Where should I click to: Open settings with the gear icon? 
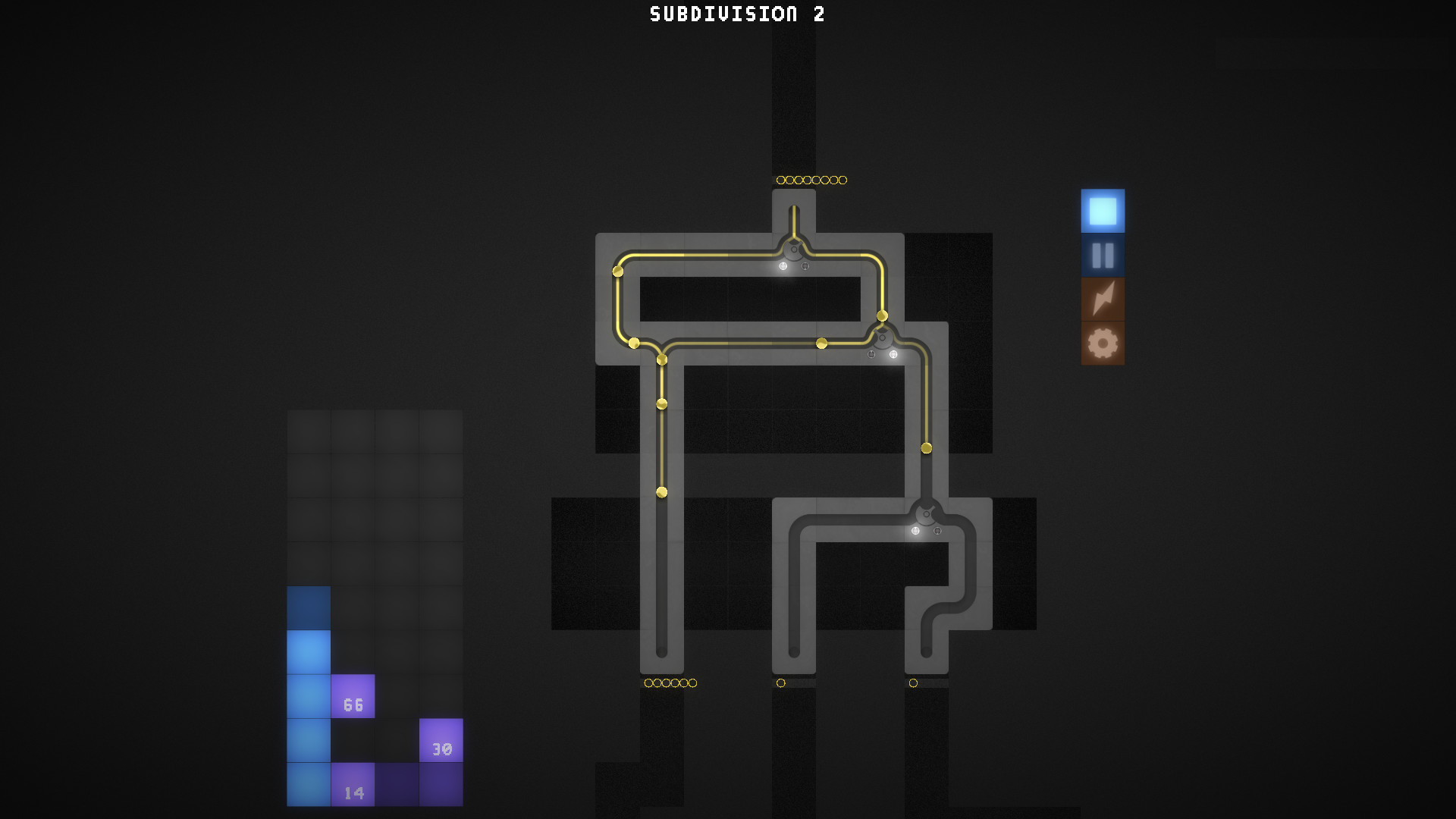point(1102,343)
